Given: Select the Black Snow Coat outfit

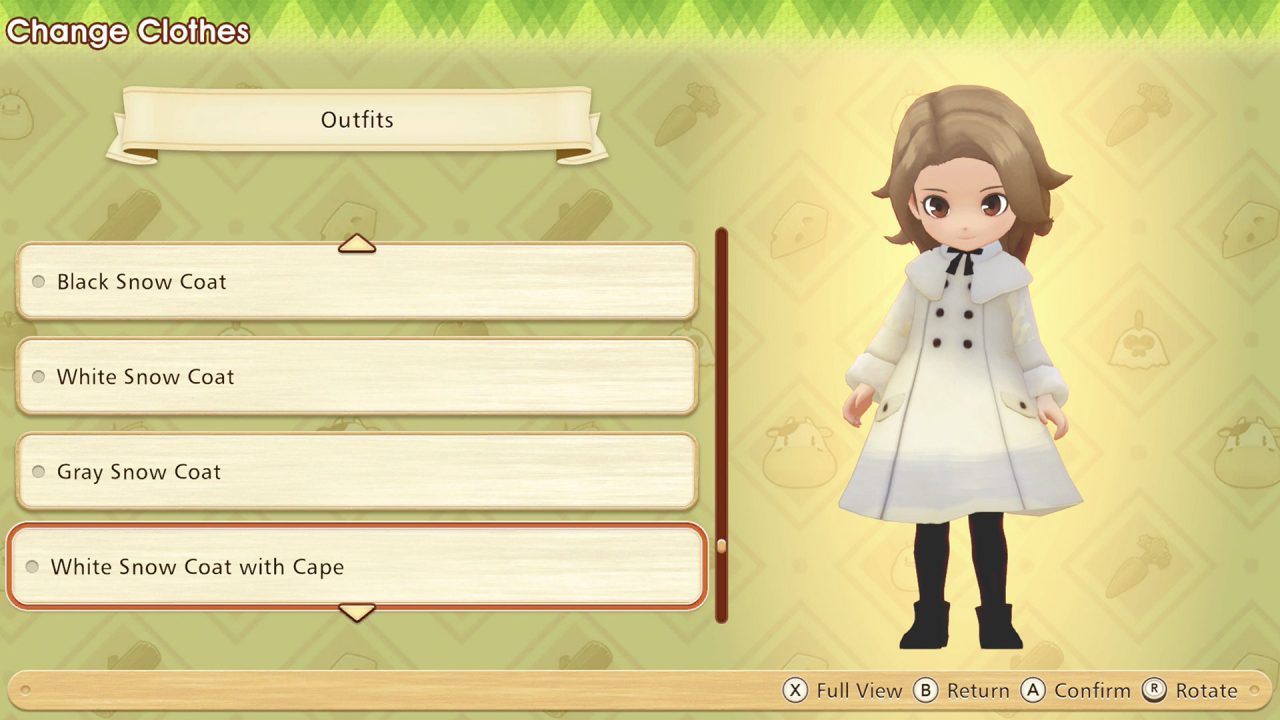Looking at the screenshot, I should click(356, 282).
